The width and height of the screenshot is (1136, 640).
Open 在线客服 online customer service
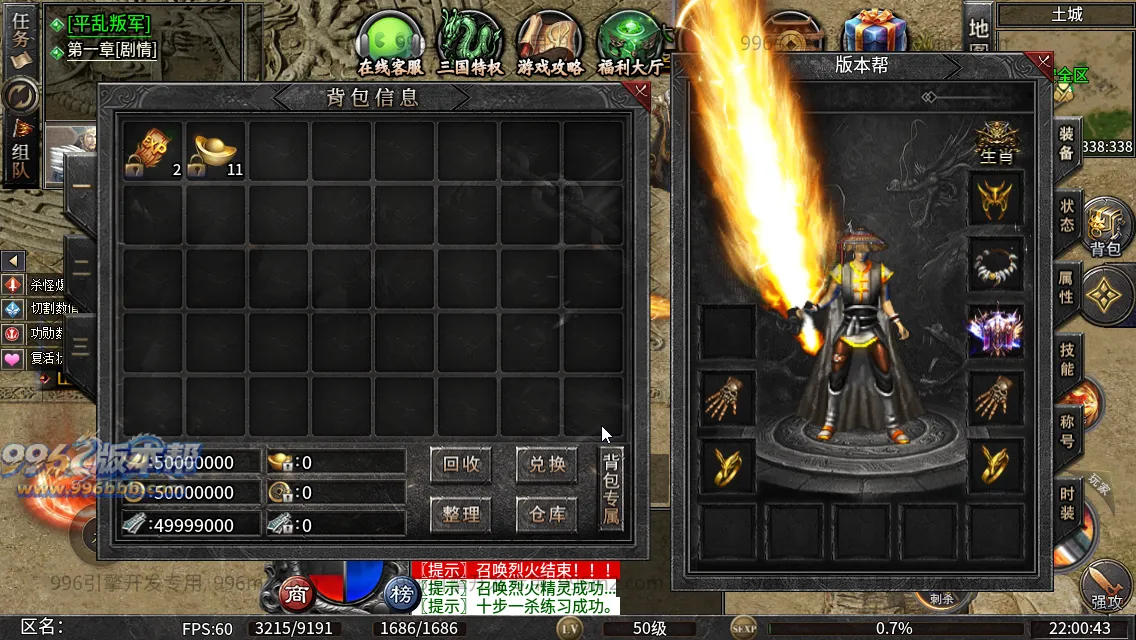[391, 45]
